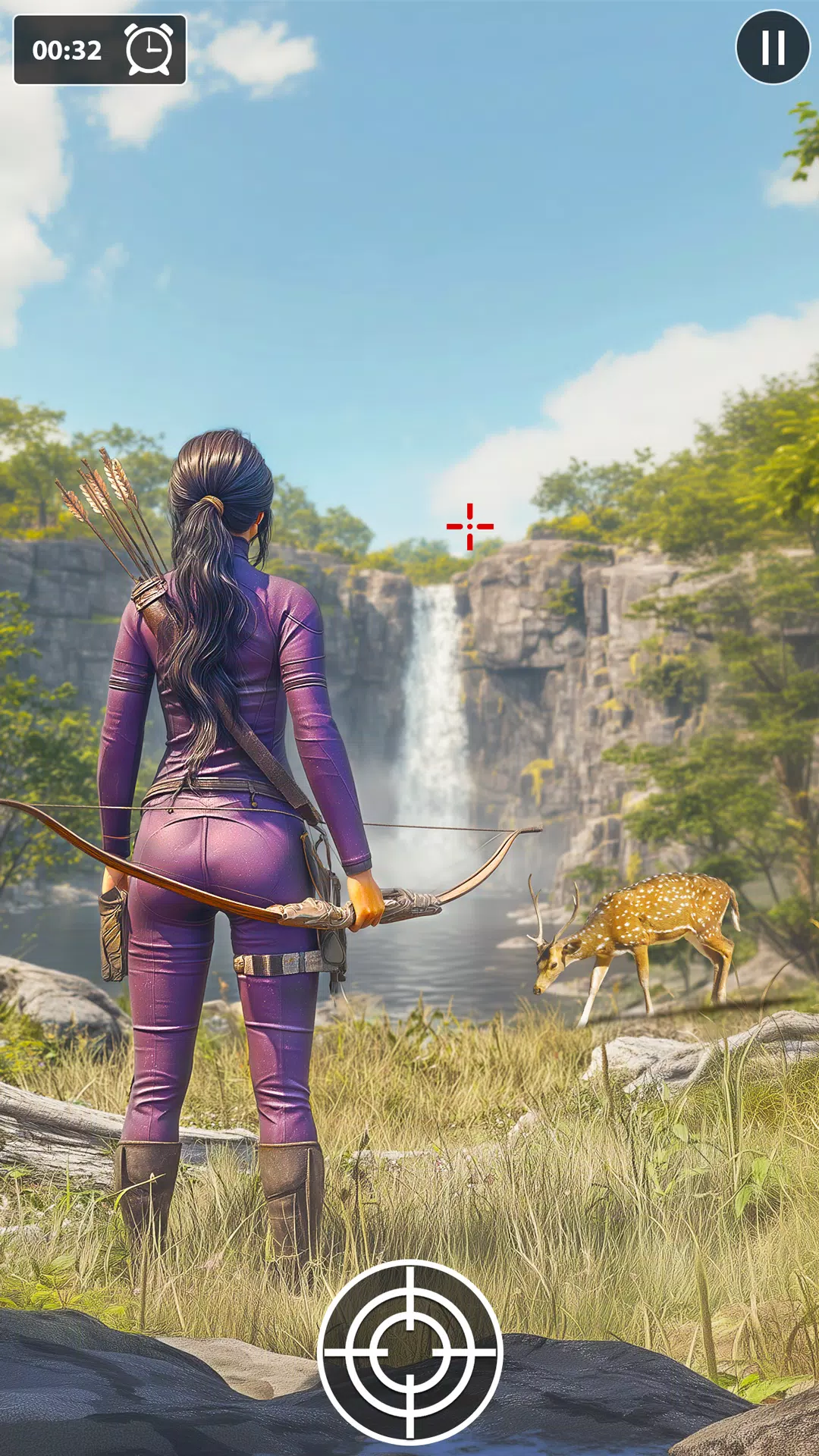The height and width of the screenshot is (1456, 819).
Task: Pause the game with the pause button
Action: pyautogui.click(x=773, y=47)
